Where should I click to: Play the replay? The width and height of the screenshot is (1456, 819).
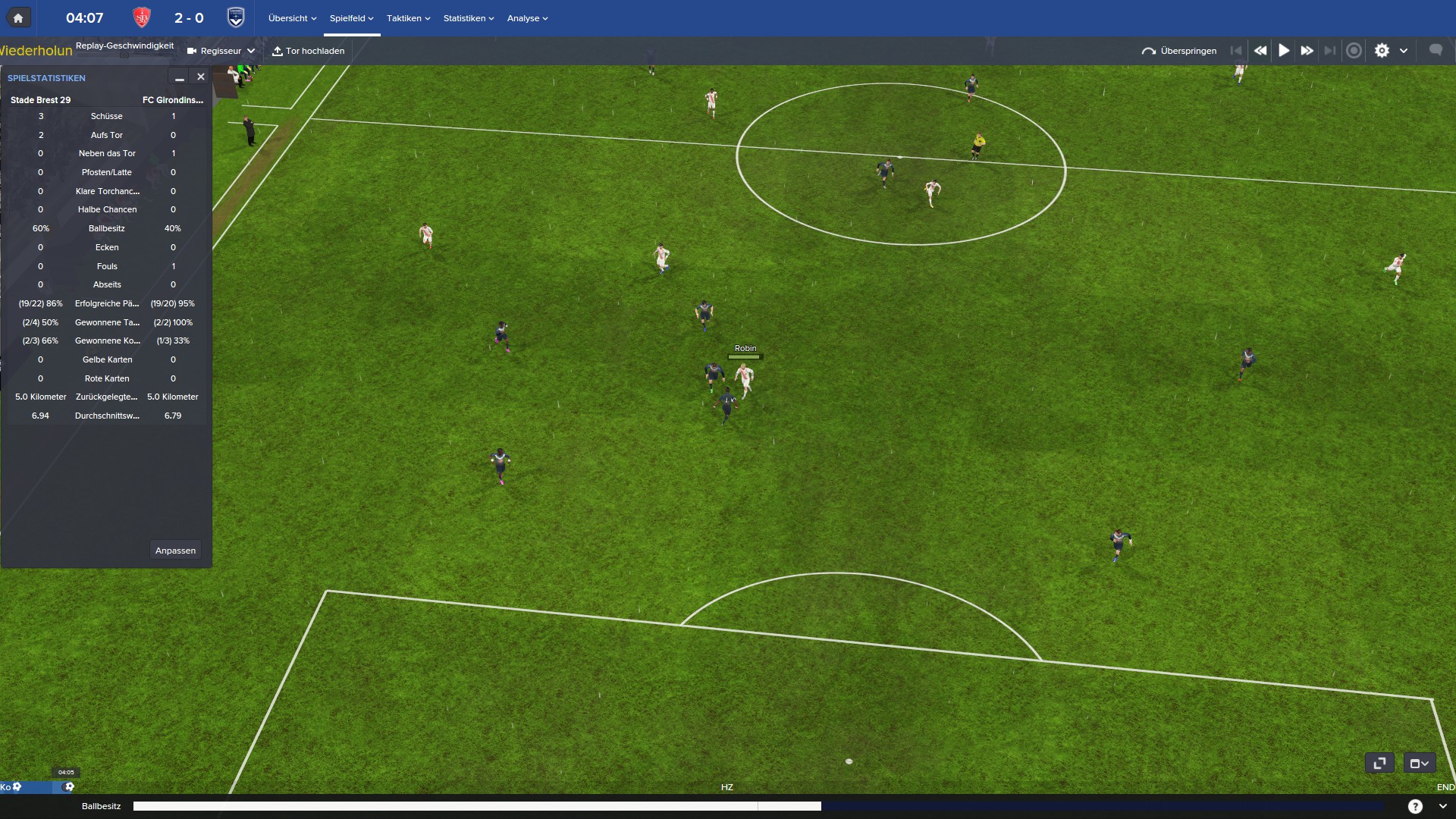[1284, 51]
